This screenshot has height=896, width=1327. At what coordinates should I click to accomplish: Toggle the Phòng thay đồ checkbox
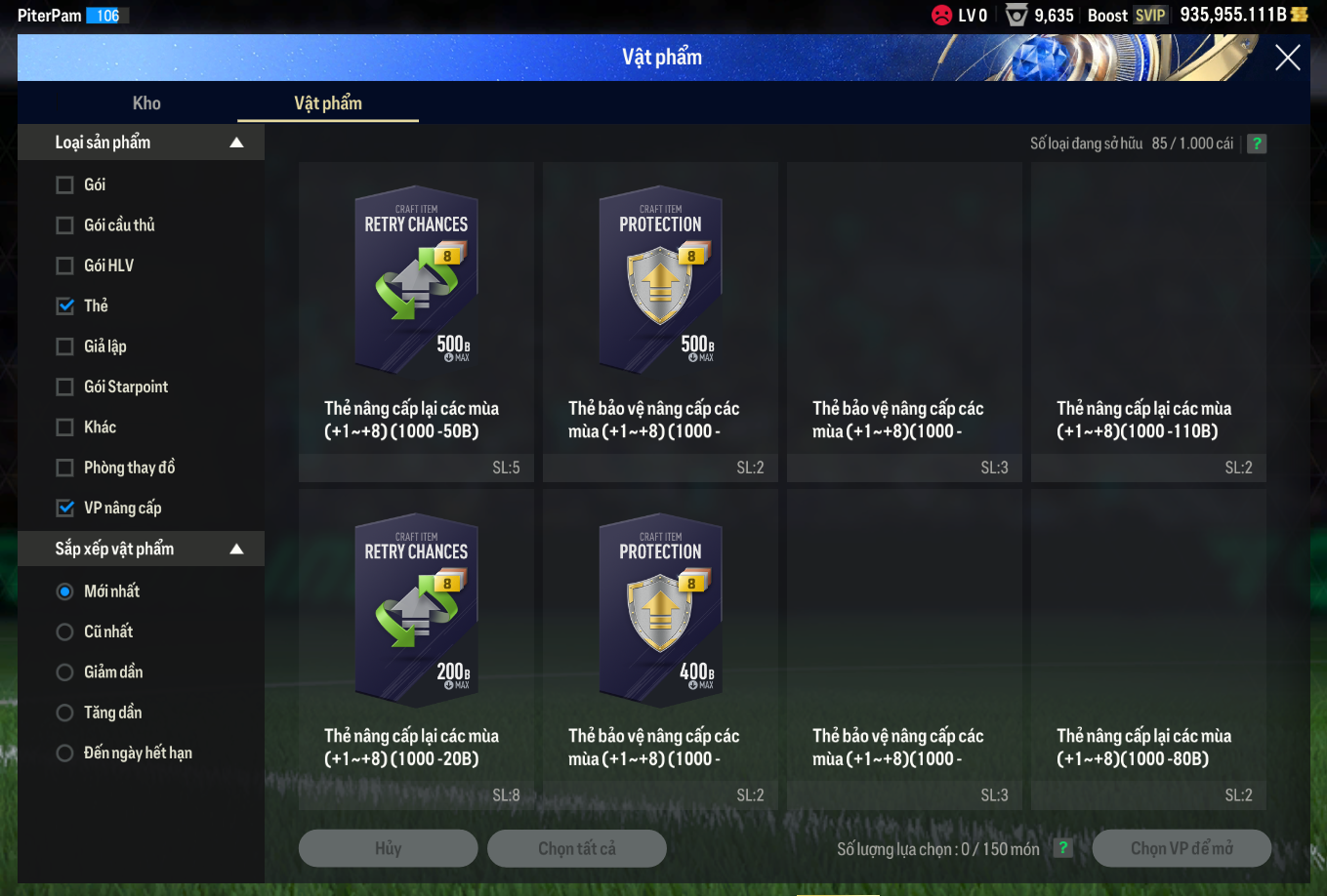(65, 468)
